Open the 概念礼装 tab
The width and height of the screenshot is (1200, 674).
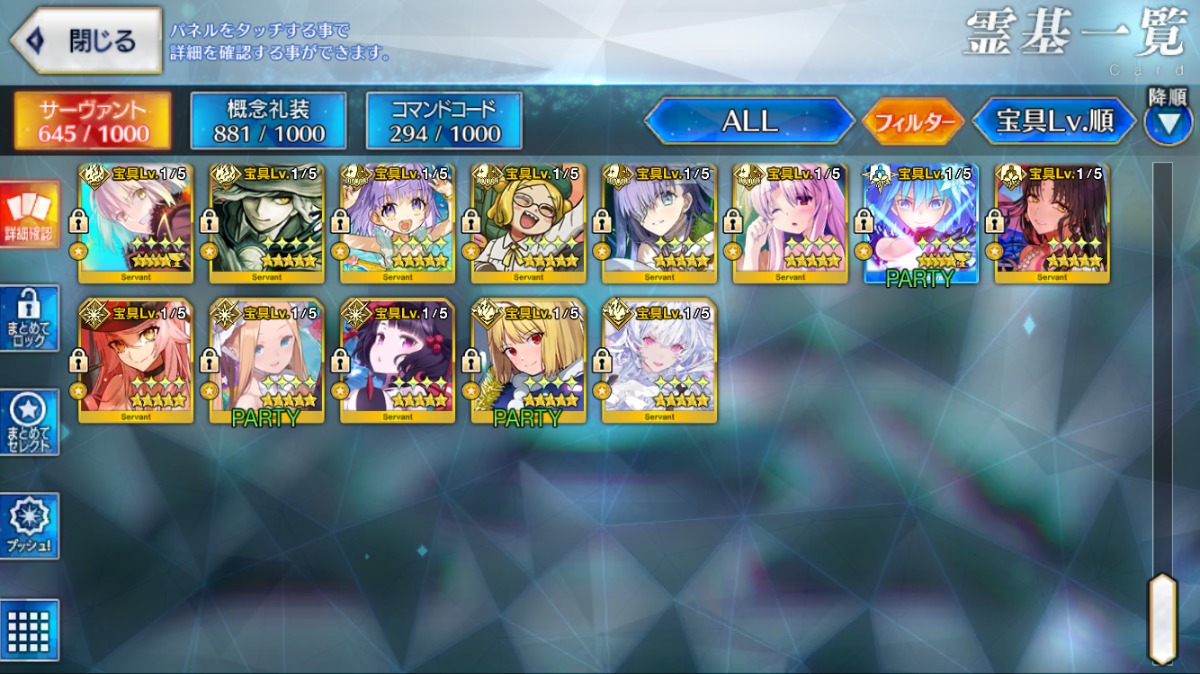pyautogui.click(x=269, y=121)
